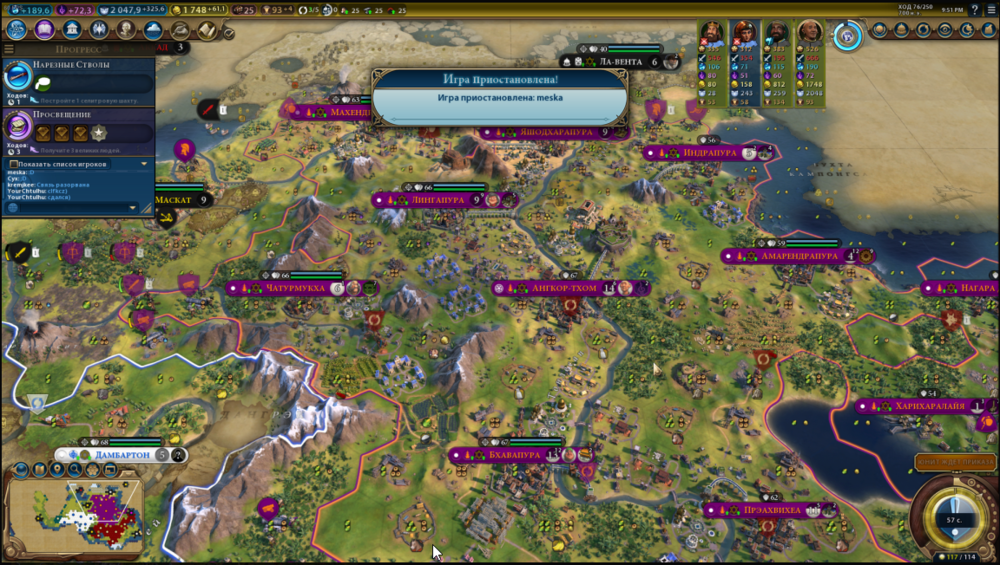This screenshot has height=565, width=1000.
Task: Open the government screen icon
Action: tap(72, 30)
